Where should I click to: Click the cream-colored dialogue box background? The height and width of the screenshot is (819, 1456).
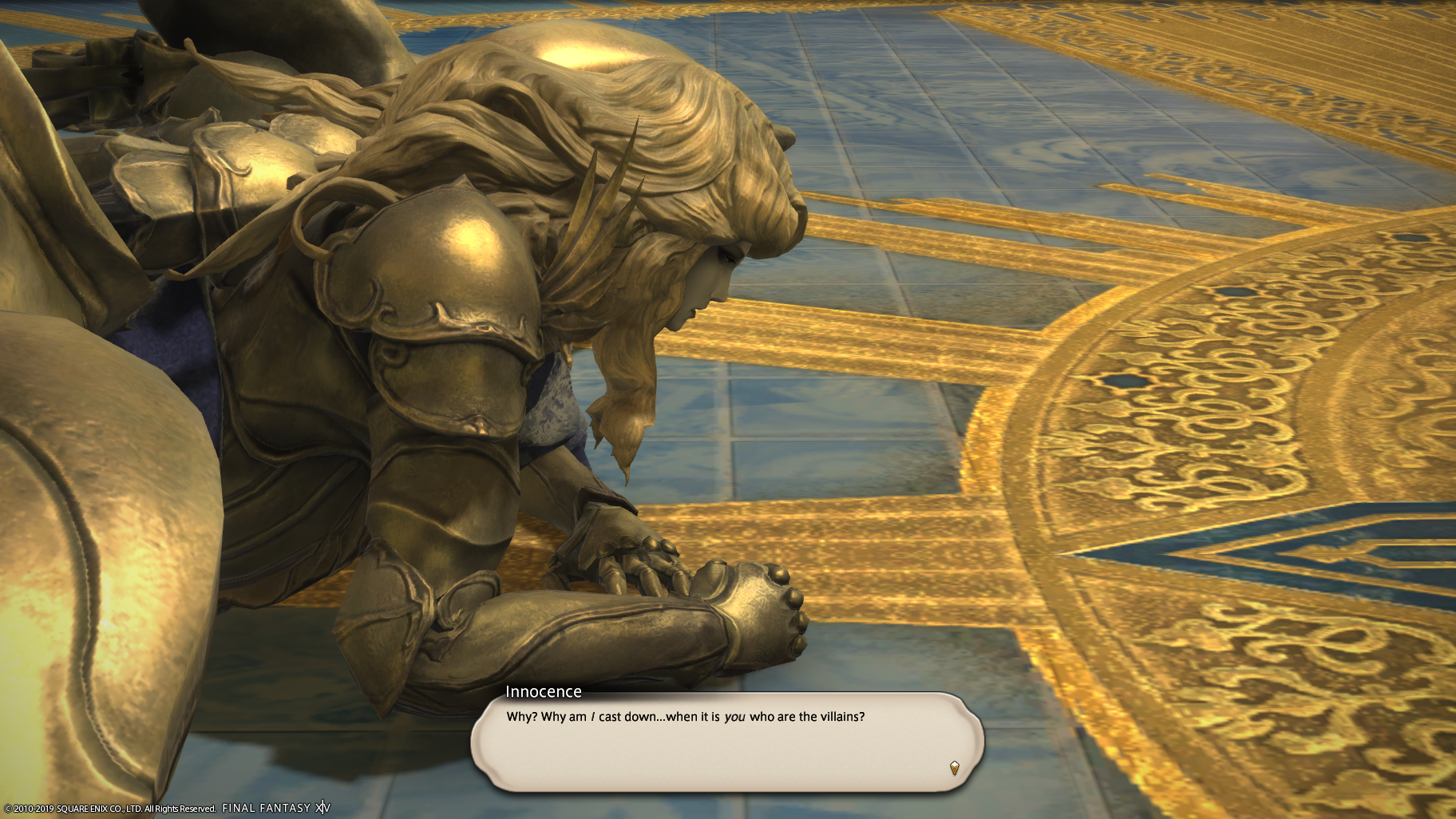(718, 754)
